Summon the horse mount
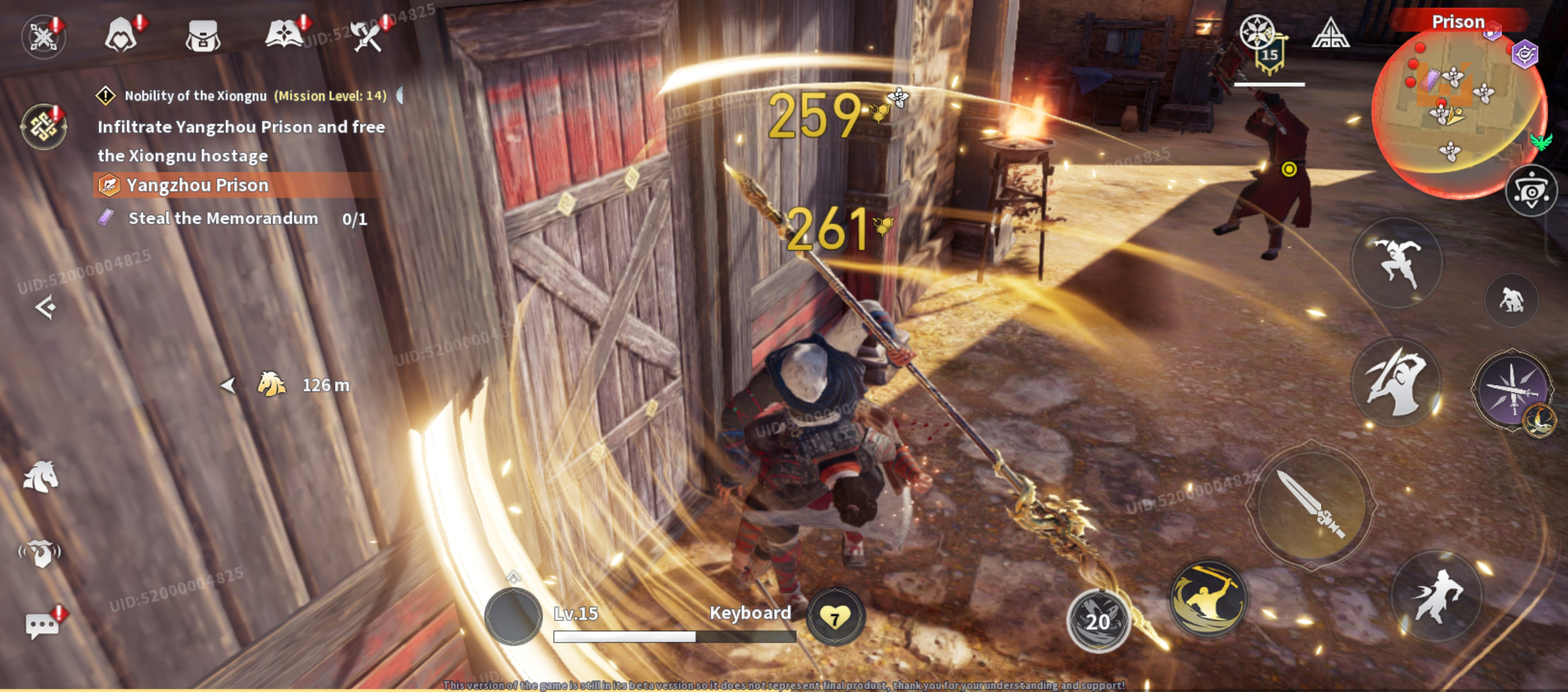The height and width of the screenshot is (692, 1568). [41, 477]
